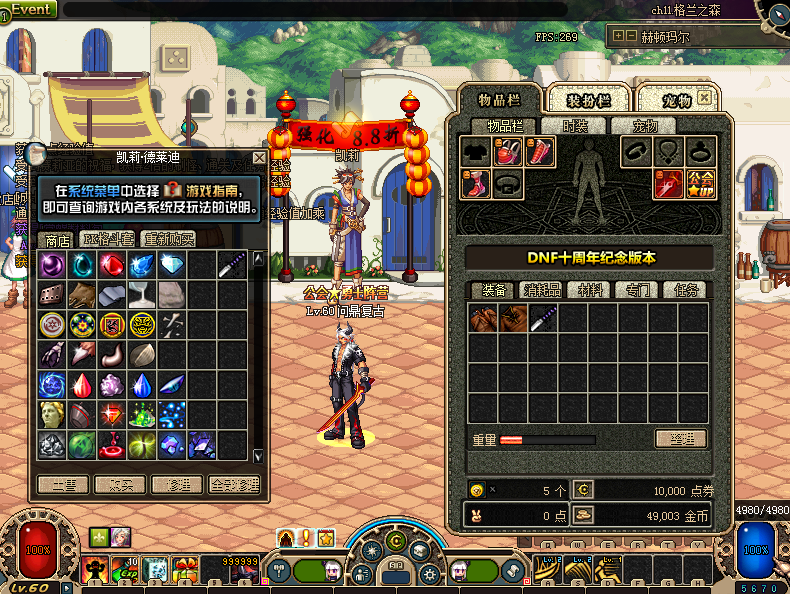Select the katana in the inventory bag
The width and height of the screenshot is (790, 594).
[x=545, y=319]
